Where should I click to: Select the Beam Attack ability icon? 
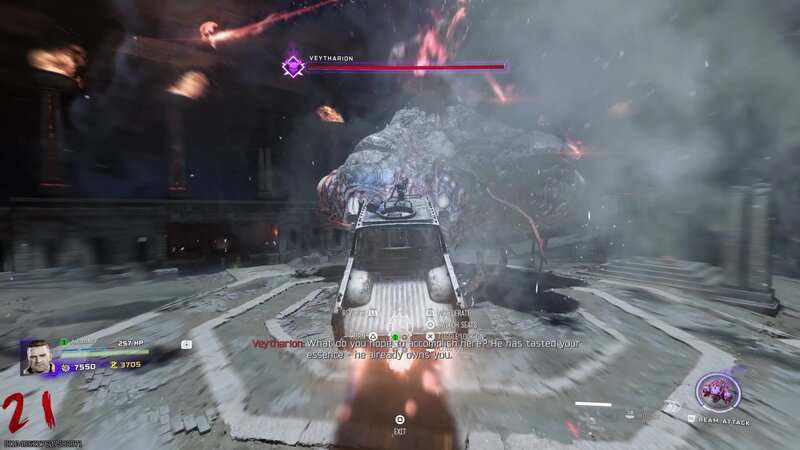(x=717, y=391)
